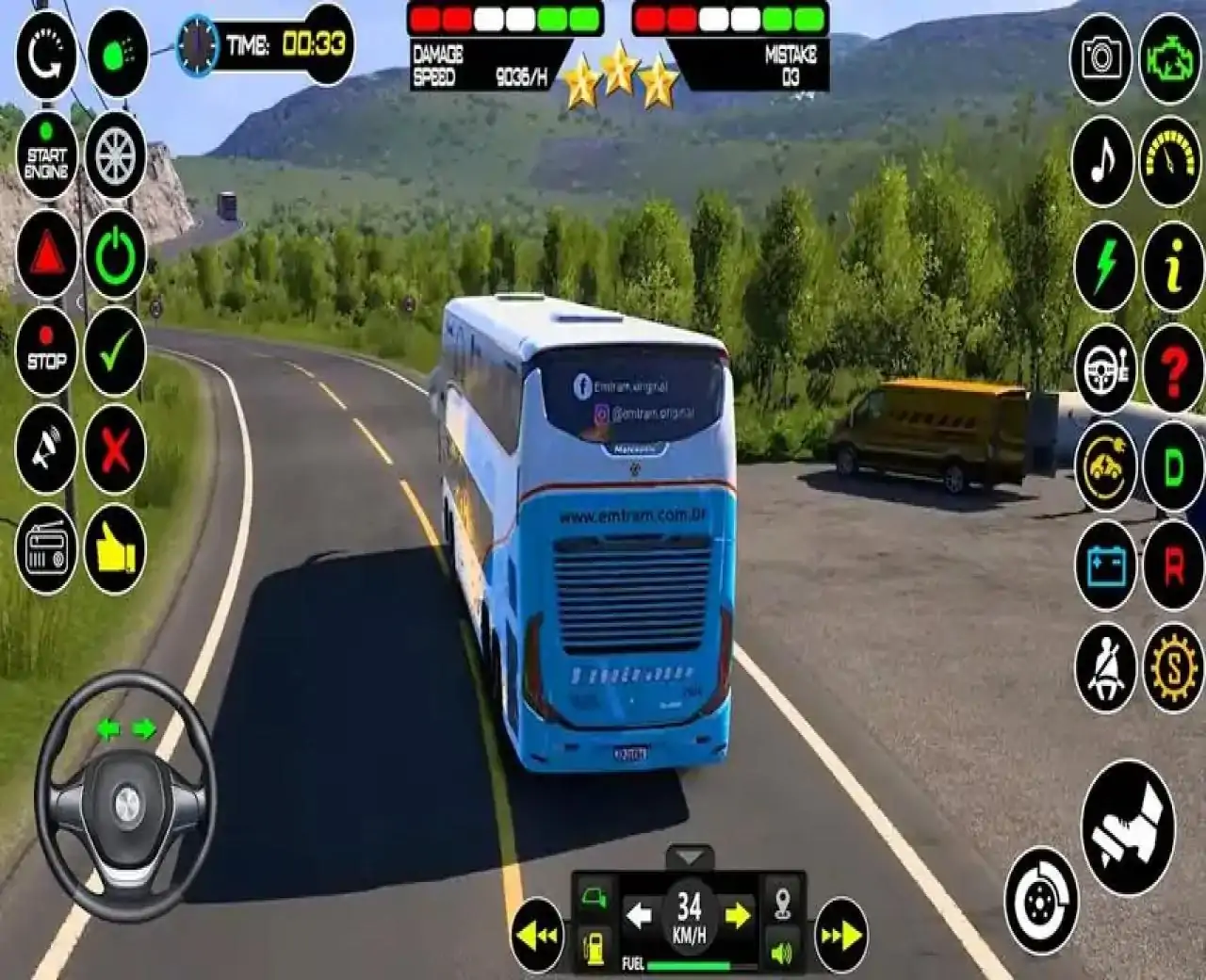Image resolution: width=1206 pixels, height=980 pixels.
Task: Apply the brake disc button
Action: [x=1040, y=901]
